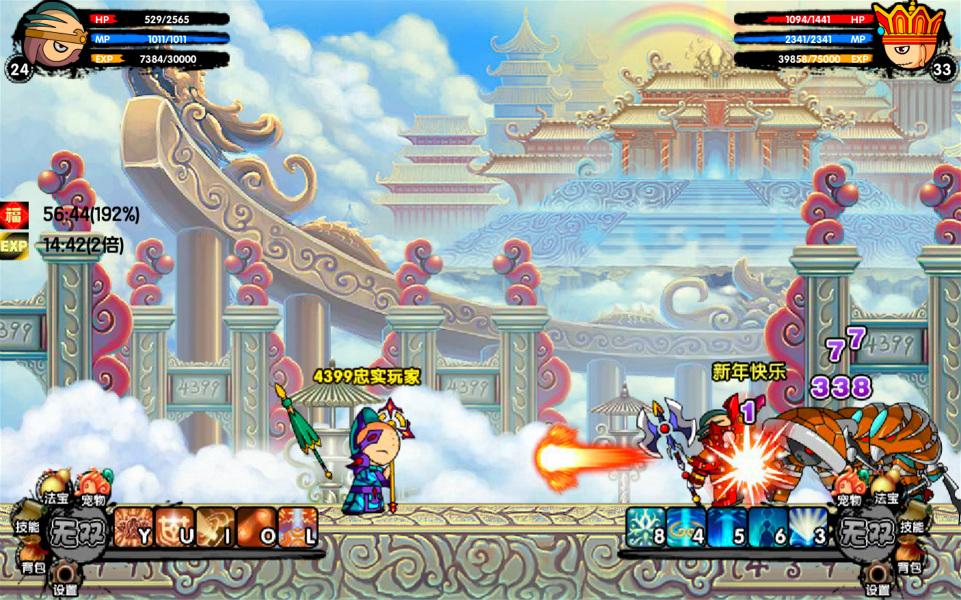Open 技能 skills menu for the level 24 player
The width and height of the screenshot is (961, 600).
(27, 526)
